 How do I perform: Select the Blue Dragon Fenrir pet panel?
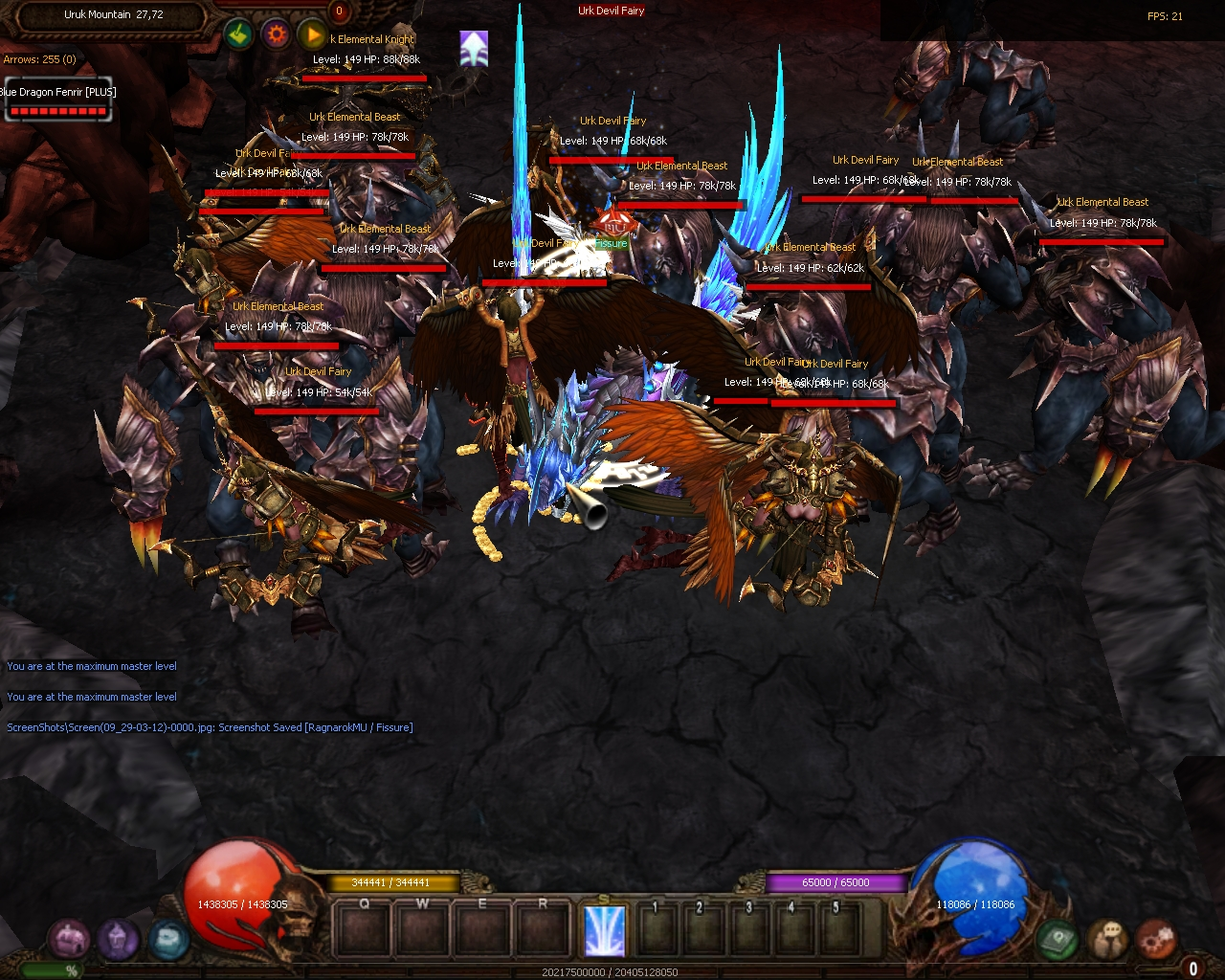[58, 100]
